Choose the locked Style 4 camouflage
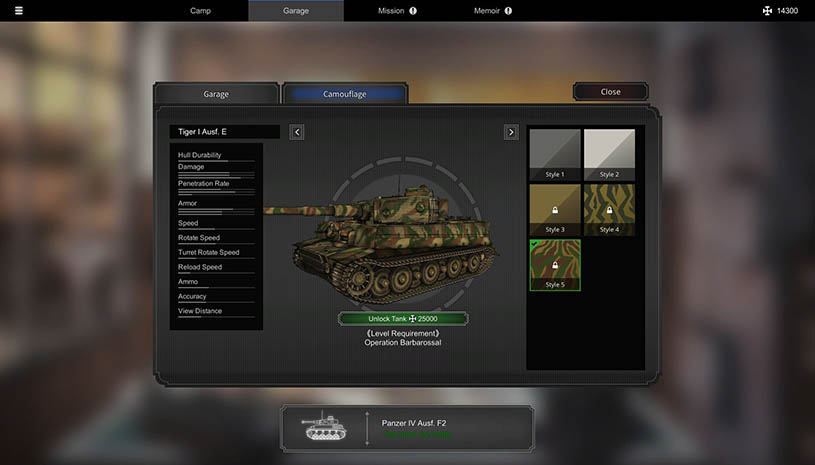Viewport: 815px width, 465px height. (x=610, y=209)
